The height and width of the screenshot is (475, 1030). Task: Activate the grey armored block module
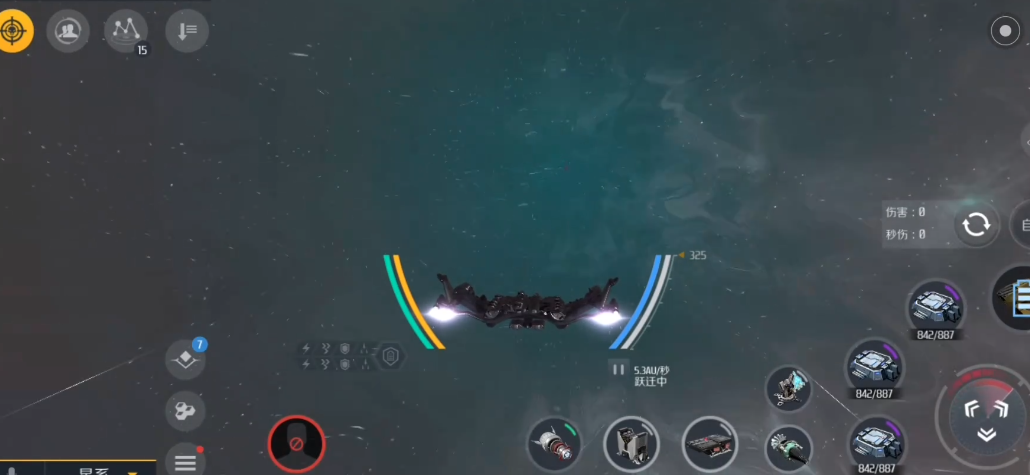[x=632, y=443]
